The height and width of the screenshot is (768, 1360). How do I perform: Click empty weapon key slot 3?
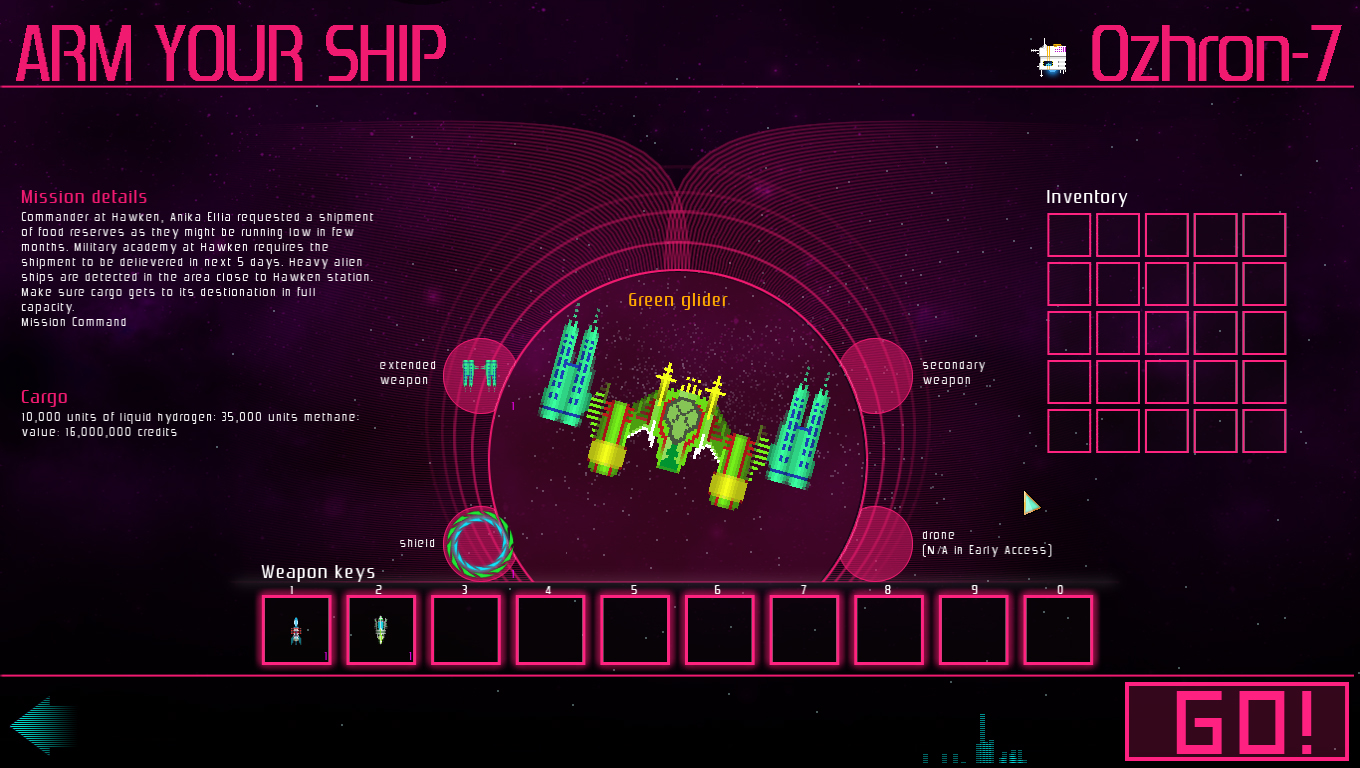[464, 630]
